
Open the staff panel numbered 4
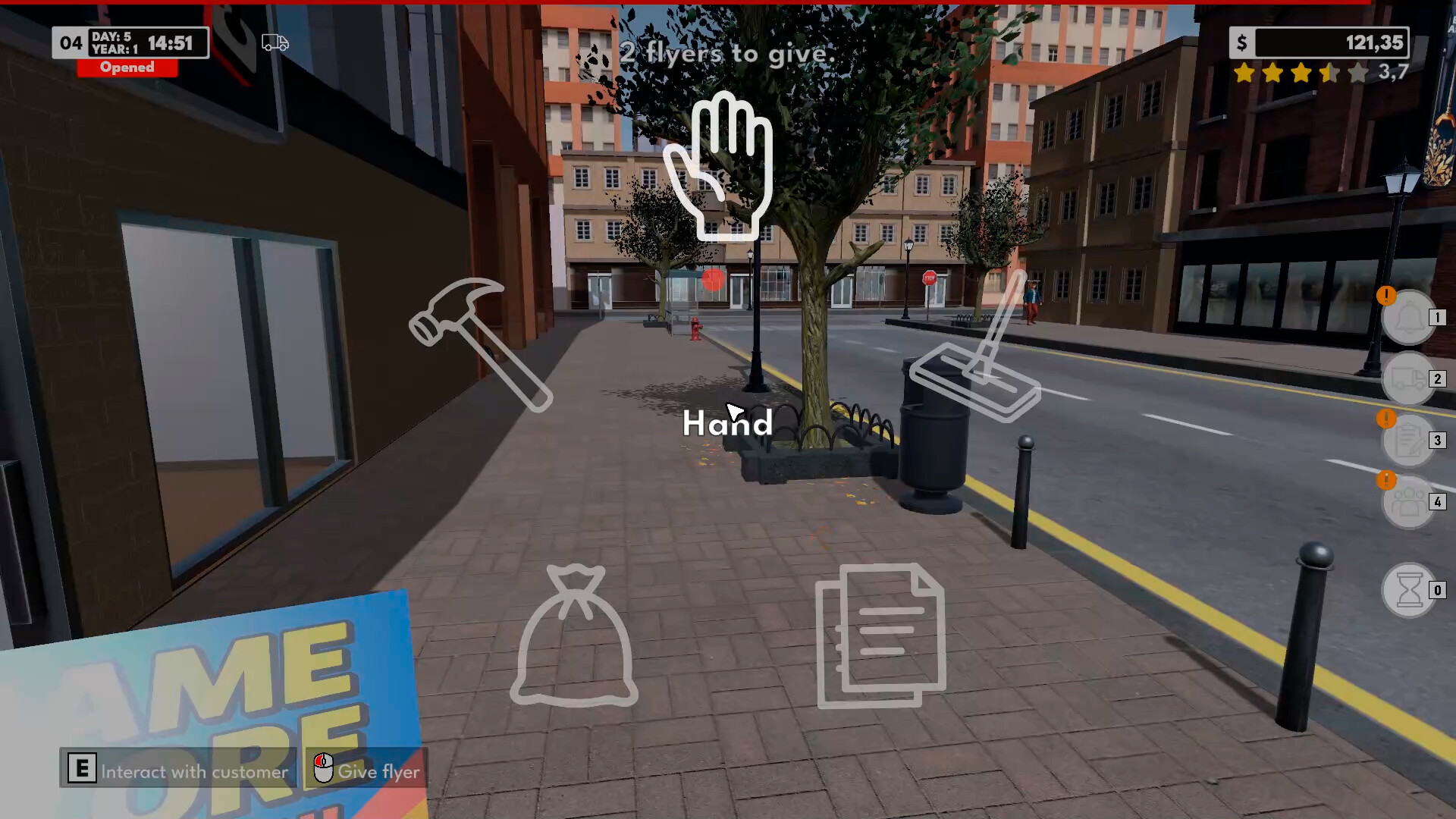pyautogui.click(x=1408, y=501)
